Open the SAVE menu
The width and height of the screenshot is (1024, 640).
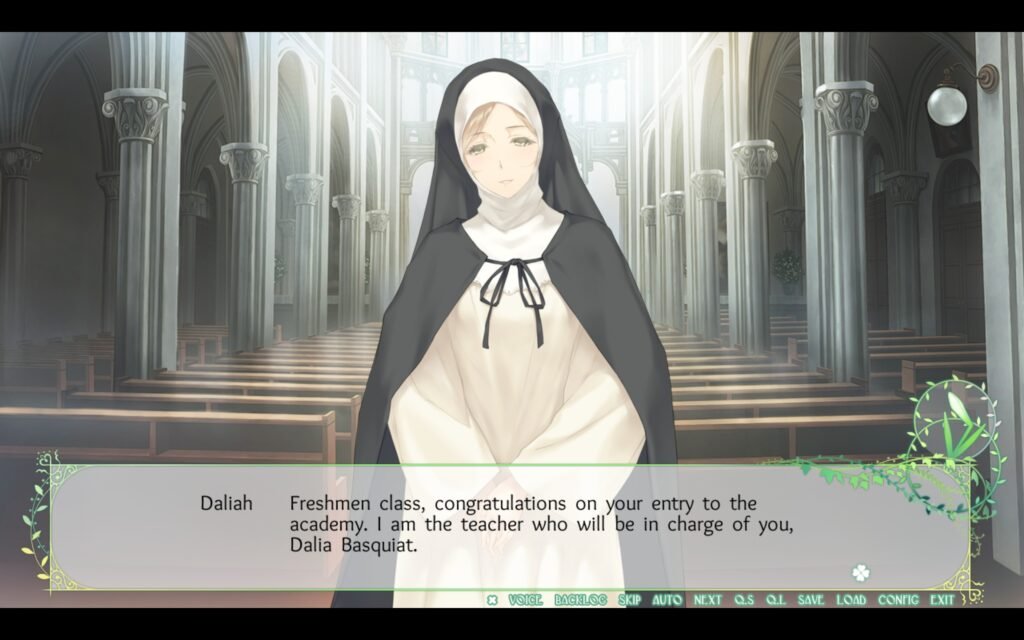point(811,600)
